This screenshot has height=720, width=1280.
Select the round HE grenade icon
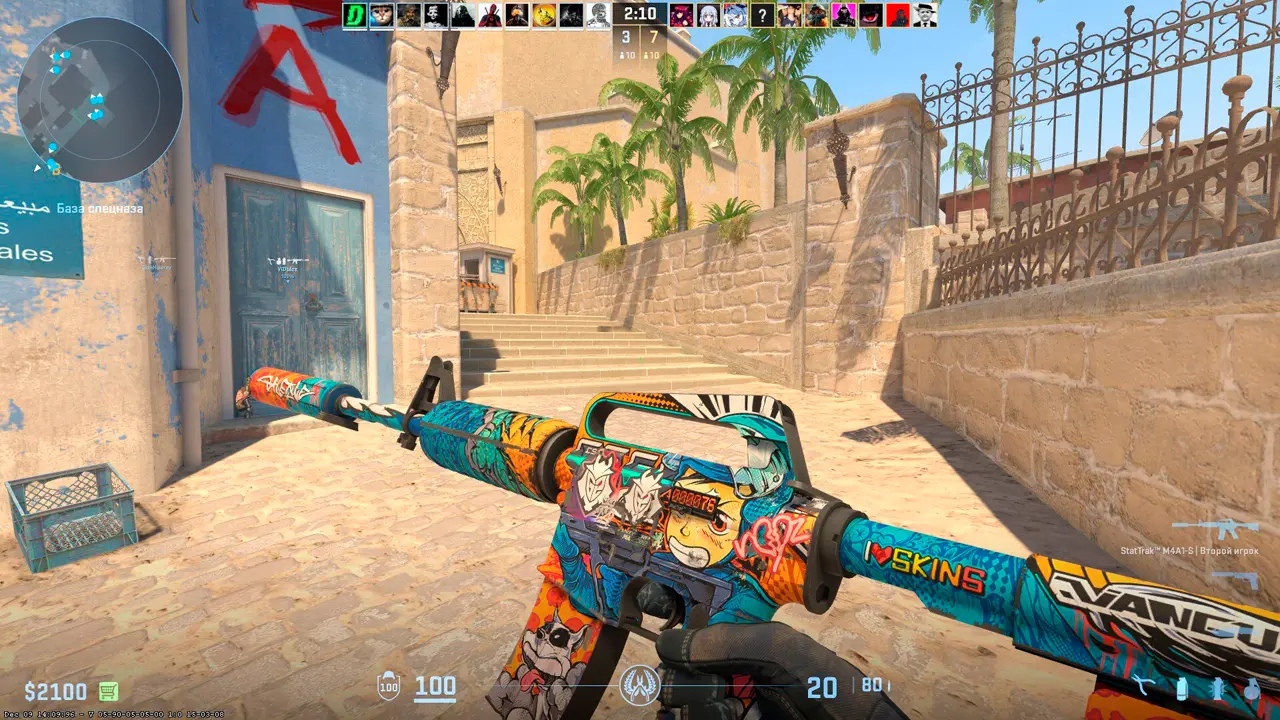point(1251,689)
